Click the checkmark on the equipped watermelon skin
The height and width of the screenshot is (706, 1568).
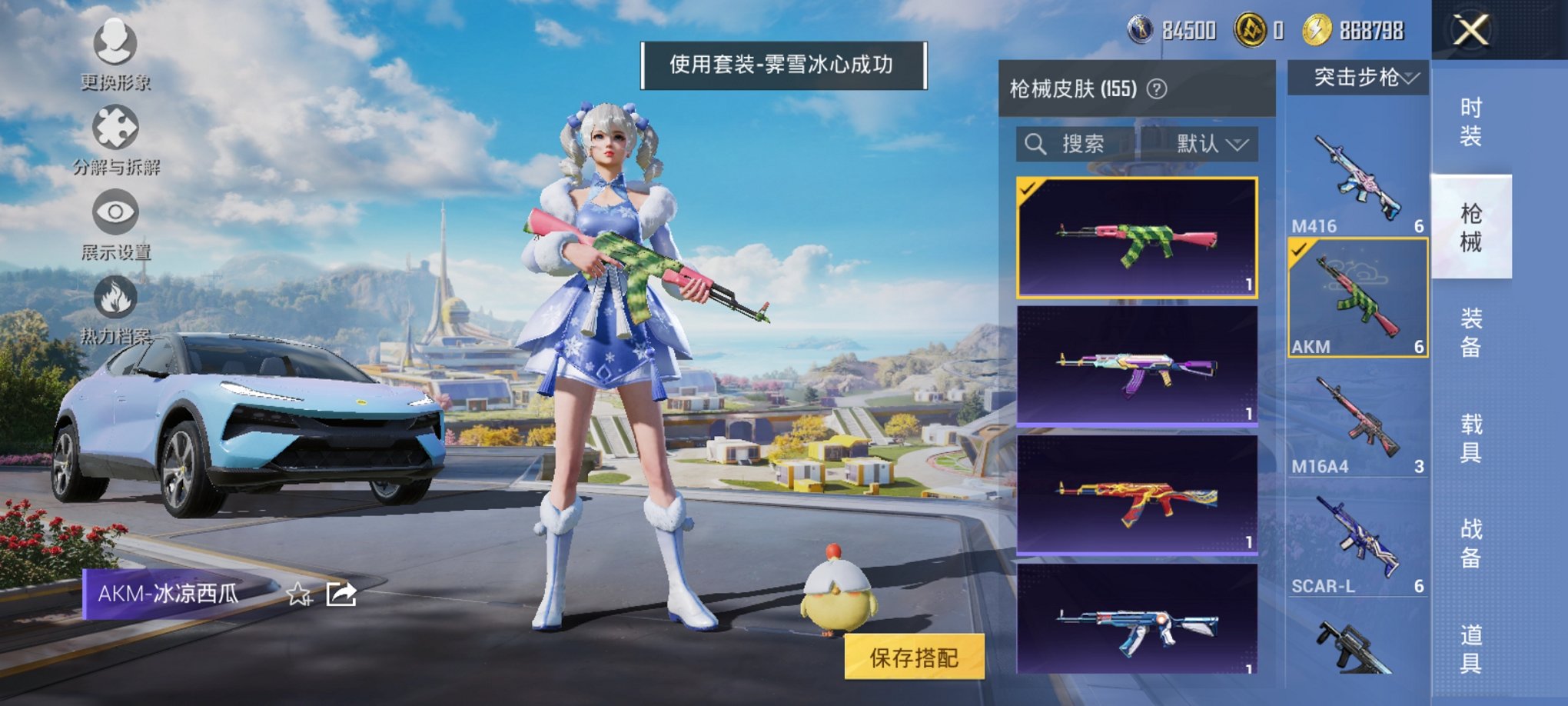(x=1028, y=187)
